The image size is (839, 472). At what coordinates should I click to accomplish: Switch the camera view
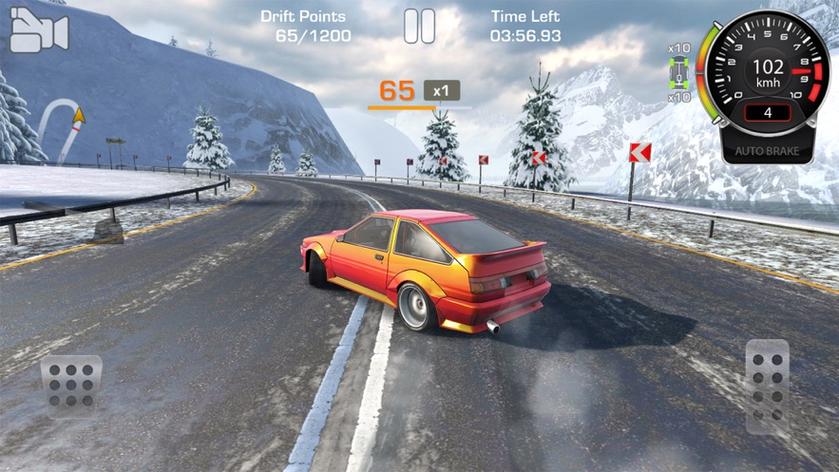[38, 32]
